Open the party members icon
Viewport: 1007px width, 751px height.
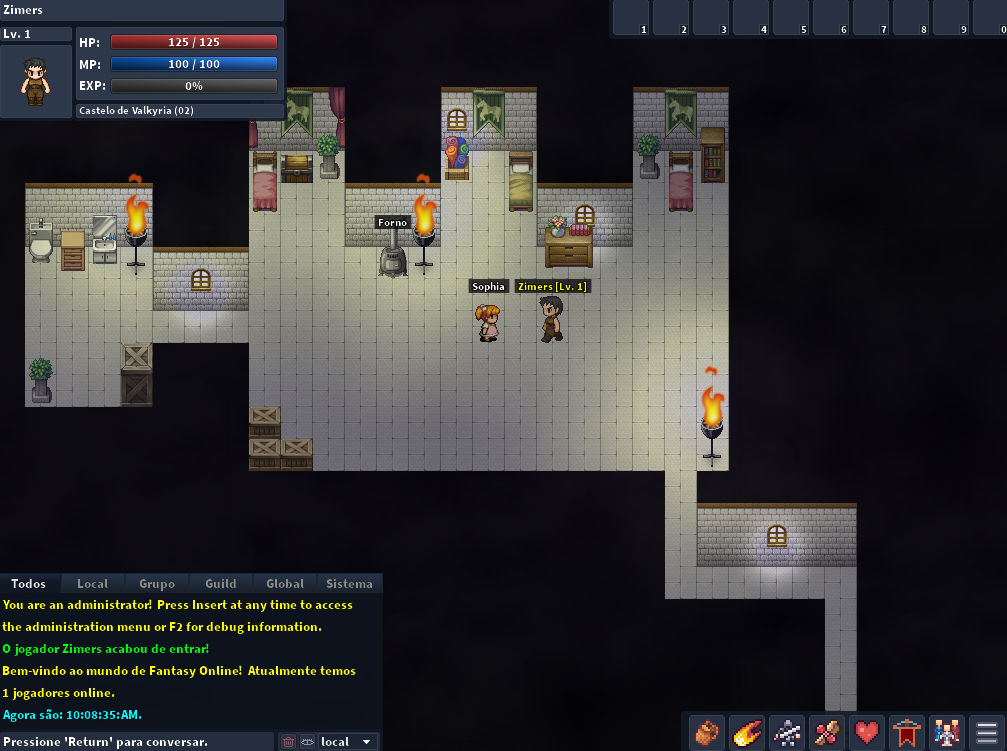coord(947,733)
